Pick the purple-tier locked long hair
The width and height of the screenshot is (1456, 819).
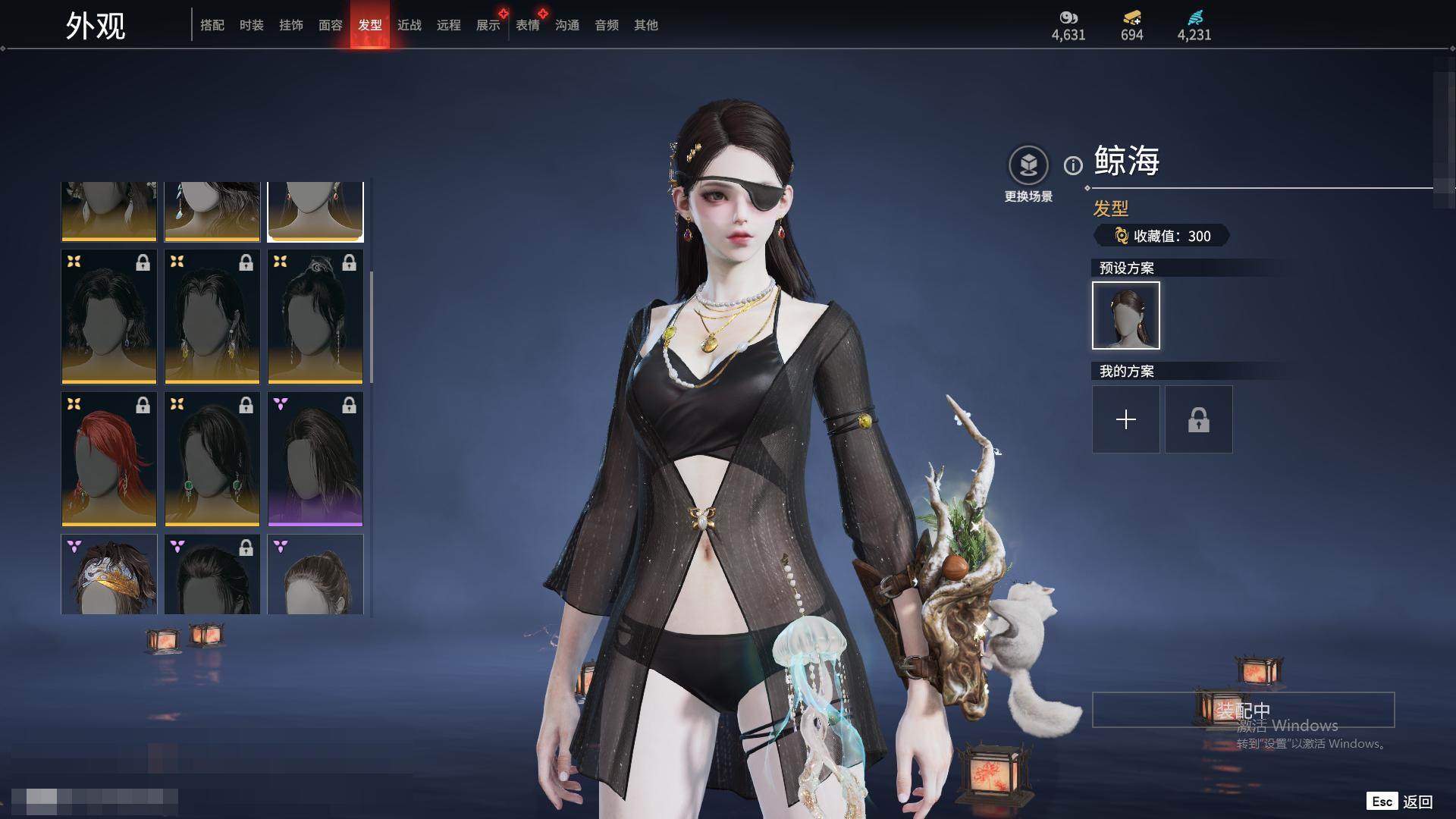click(x=315, y=459)
